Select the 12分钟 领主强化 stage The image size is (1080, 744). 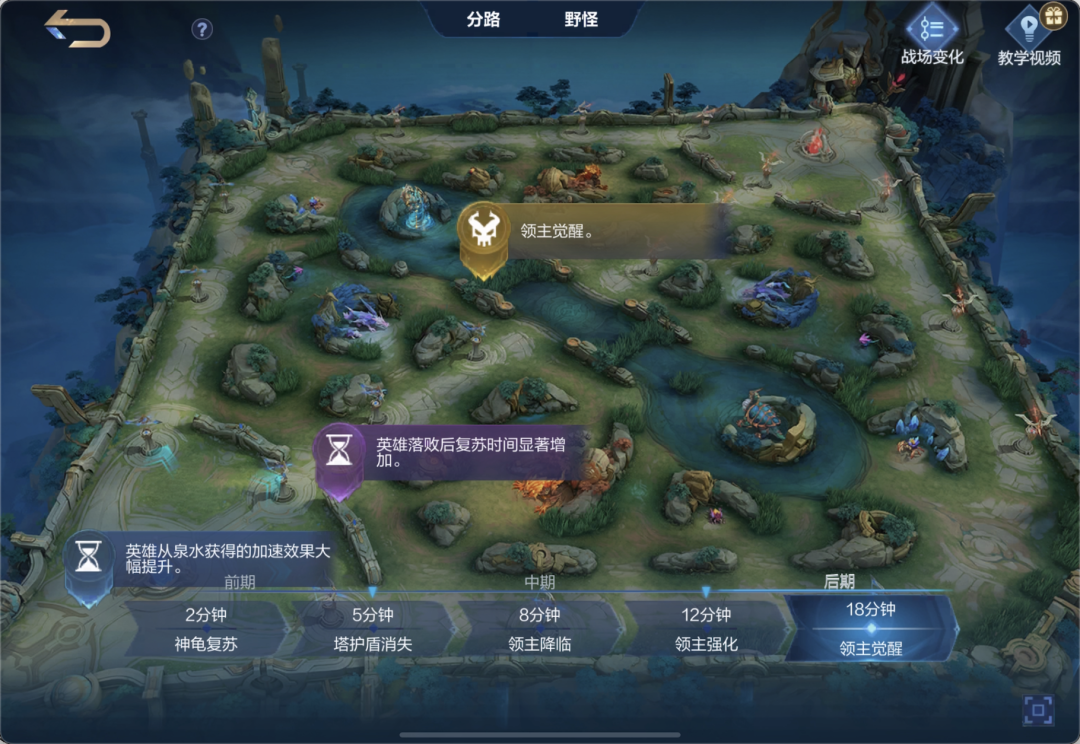[706, 629]
